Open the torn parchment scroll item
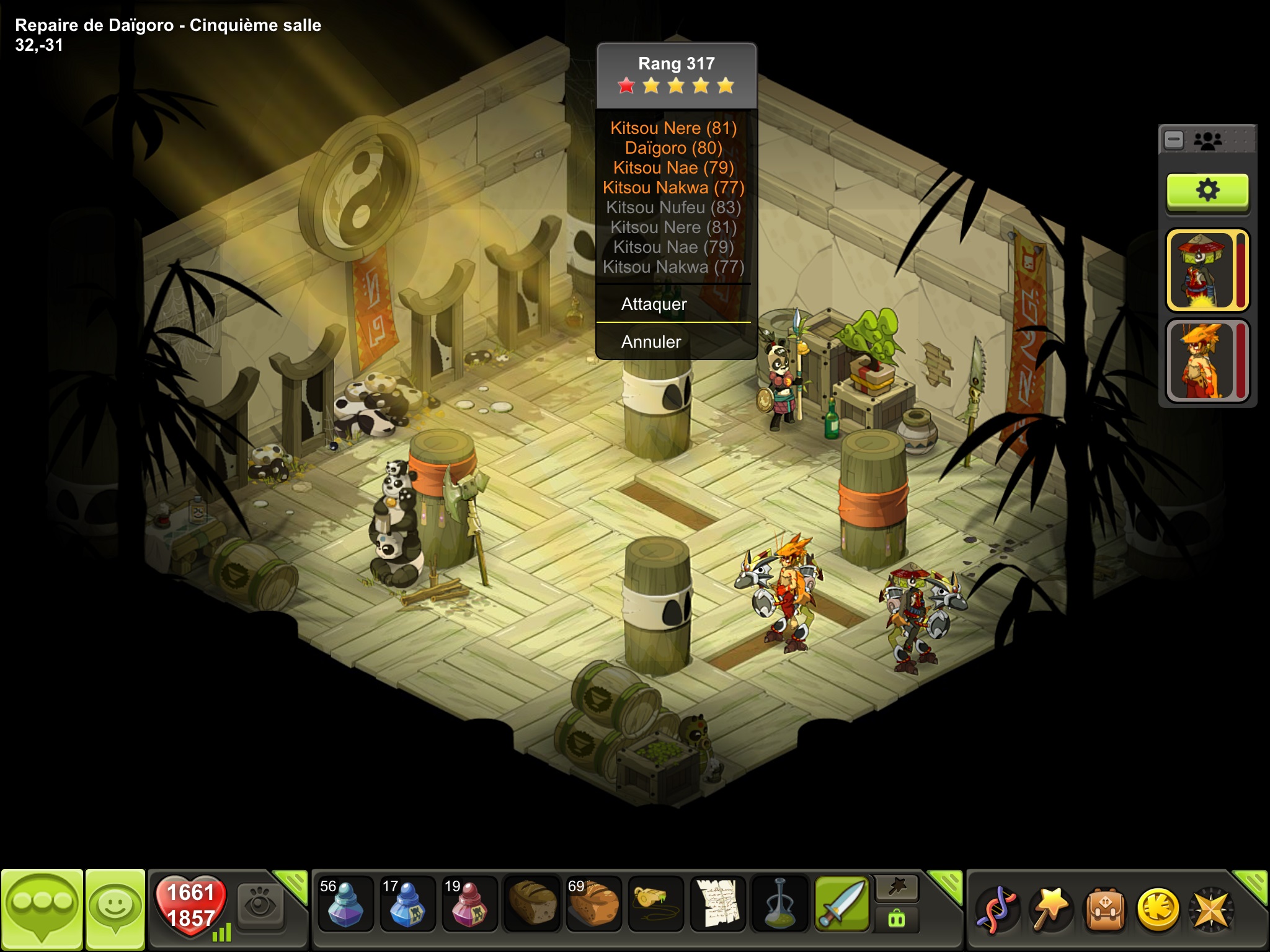Screen dimensions: 1270x952 tap(717, 904)
